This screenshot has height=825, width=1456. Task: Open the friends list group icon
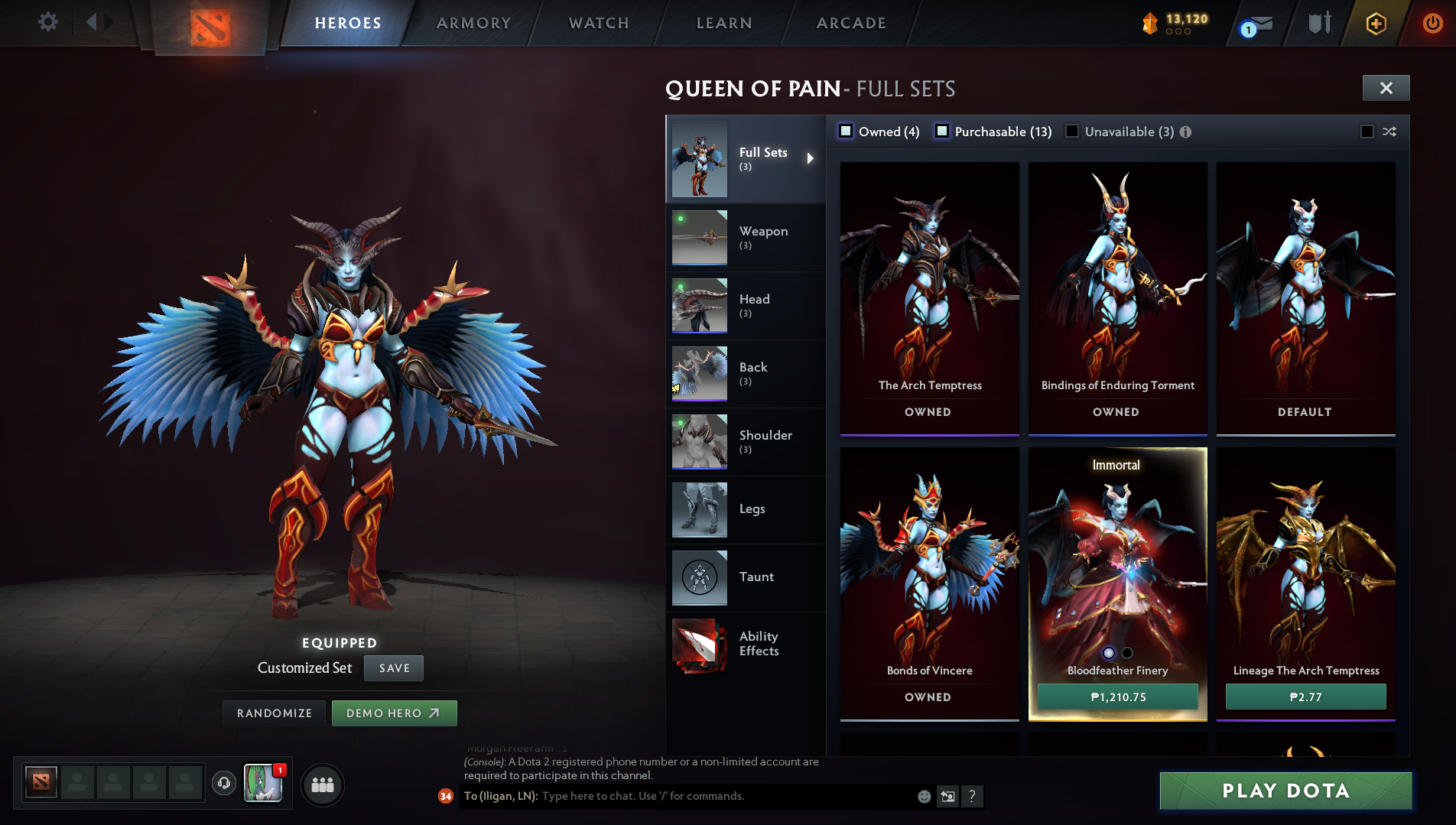322,784
